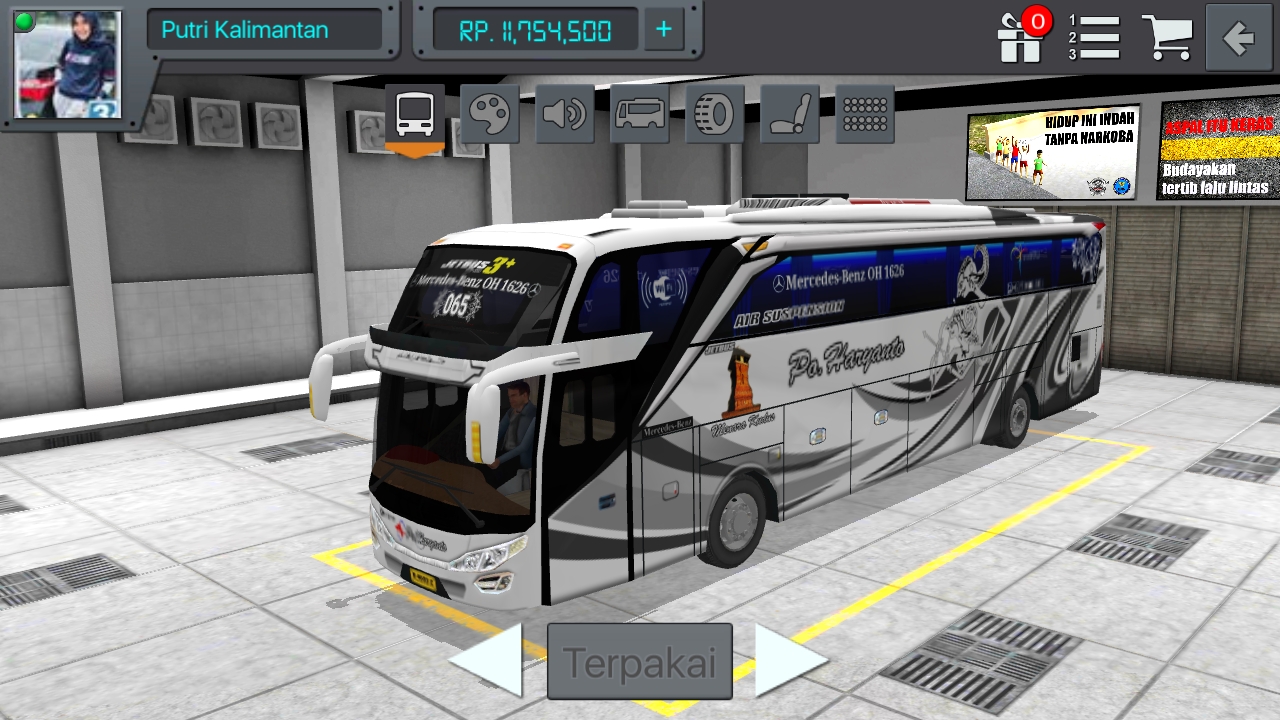The image size is (1280, 720).
Task: Tap the plus to add money
Action: [662, 31]
